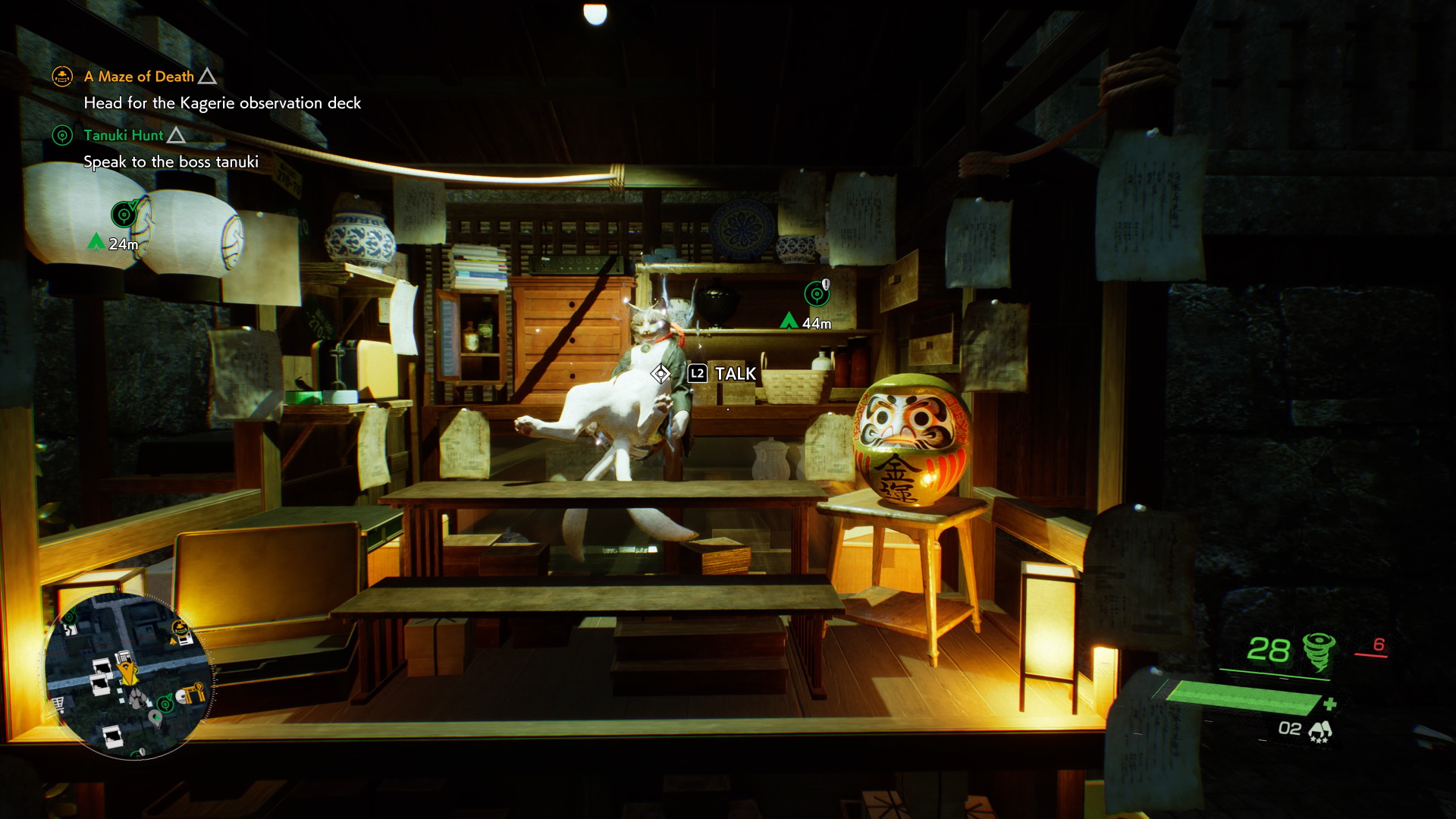Select the Tanuki Hunt quest tracker
1456x819 pixels.
[x=124, y=136]
